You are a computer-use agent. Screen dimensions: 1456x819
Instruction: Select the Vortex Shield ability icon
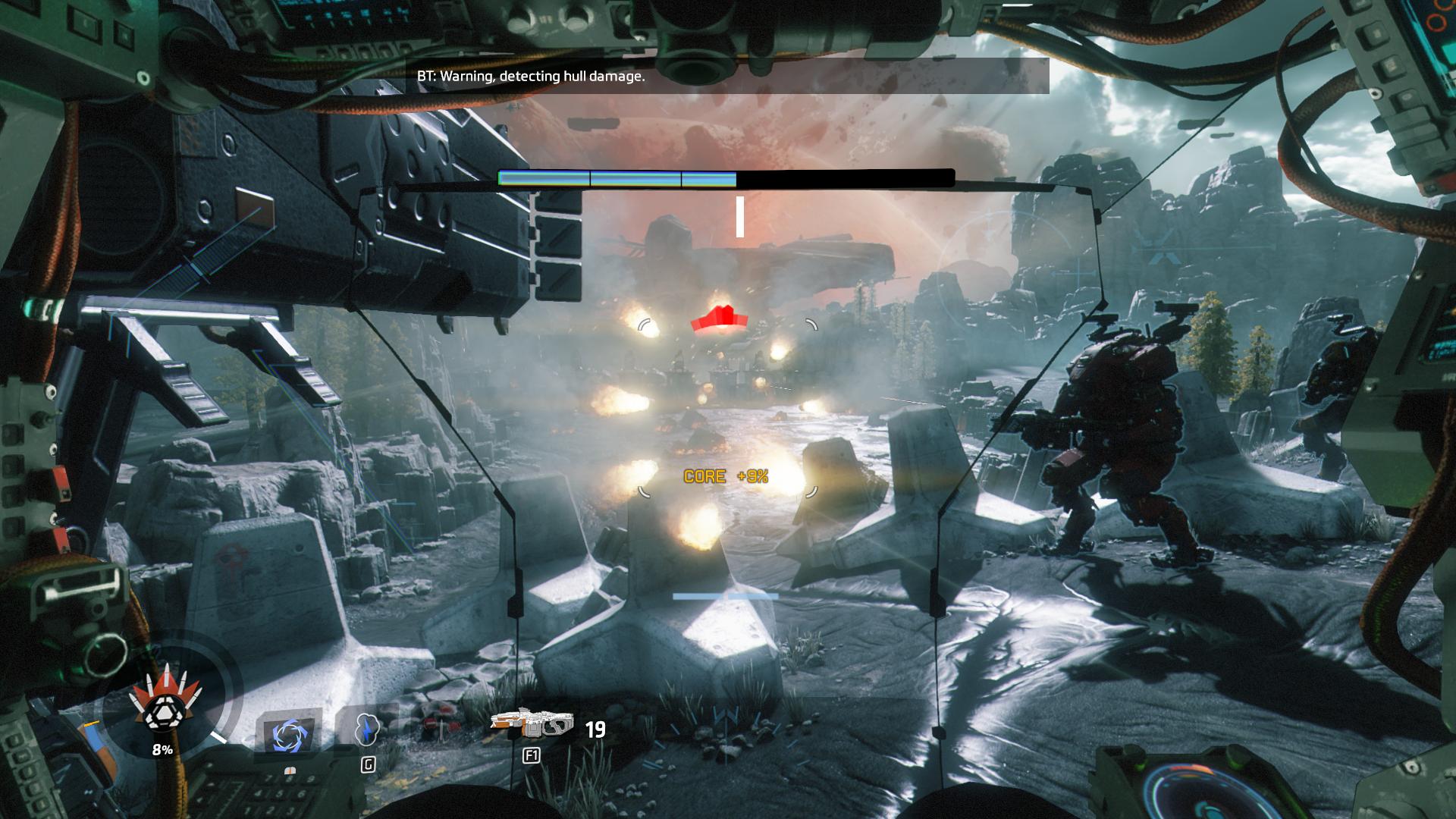289,734
